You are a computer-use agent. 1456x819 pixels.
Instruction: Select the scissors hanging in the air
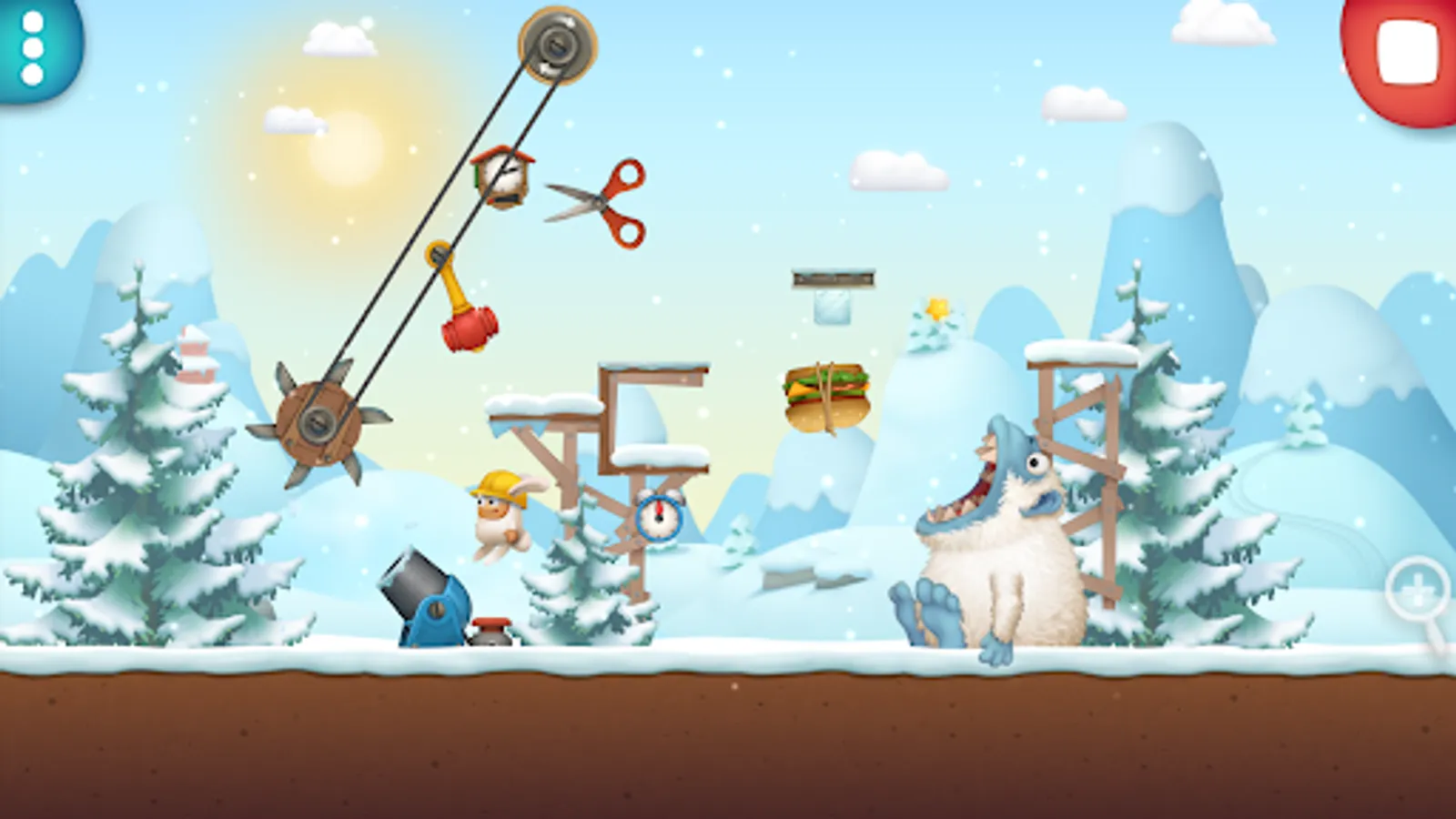point(601,200)
